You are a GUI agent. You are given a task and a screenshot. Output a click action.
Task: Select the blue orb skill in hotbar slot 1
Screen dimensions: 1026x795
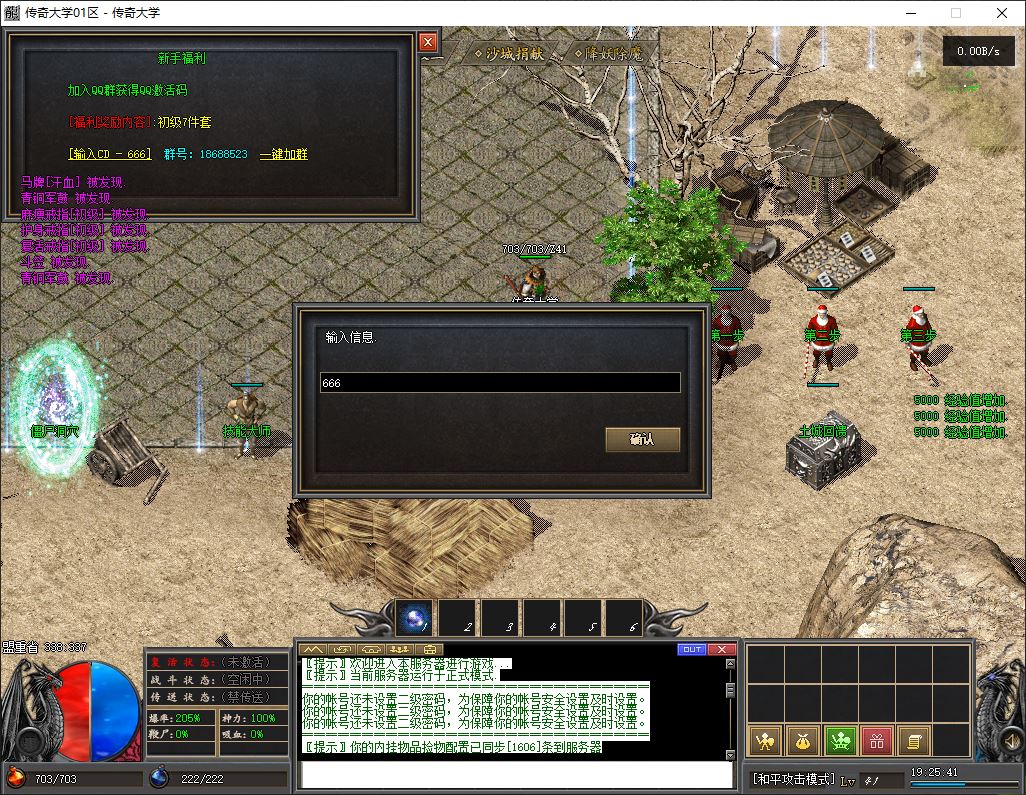tap(413, 619)
